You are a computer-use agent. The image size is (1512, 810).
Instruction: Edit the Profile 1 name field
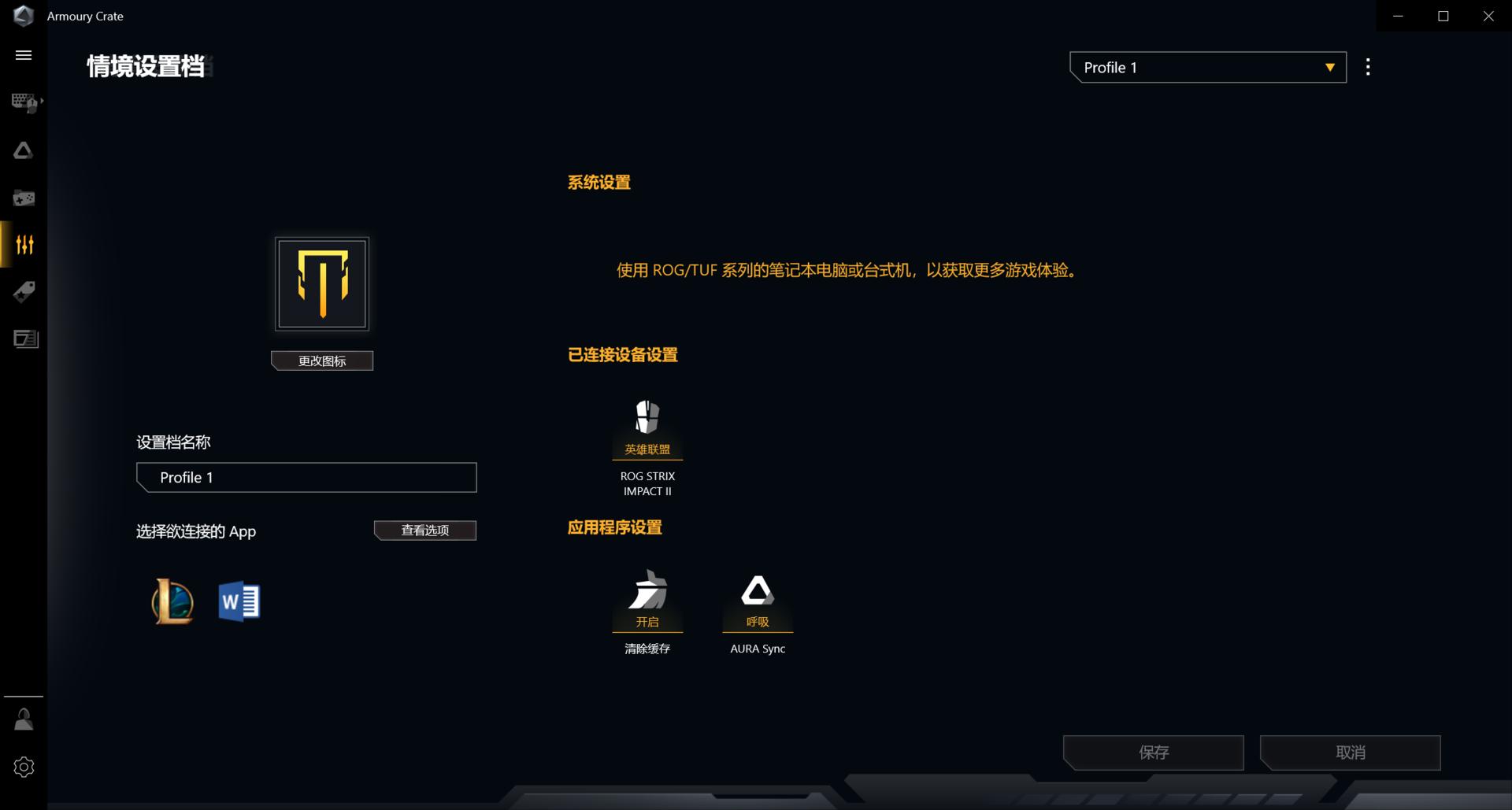click(x=306, y=477)
